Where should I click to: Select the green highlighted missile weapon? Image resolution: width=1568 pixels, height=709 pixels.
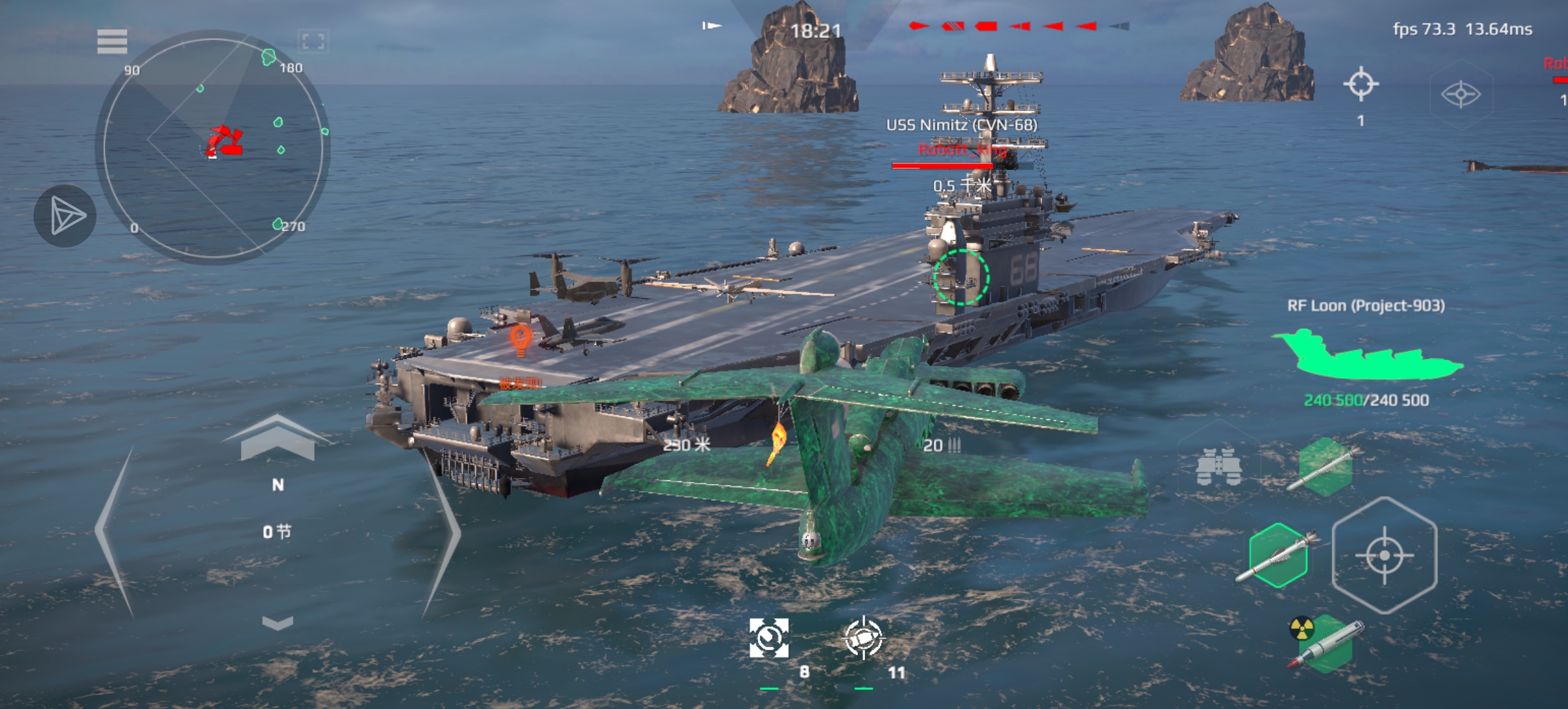pos(1278,555)
